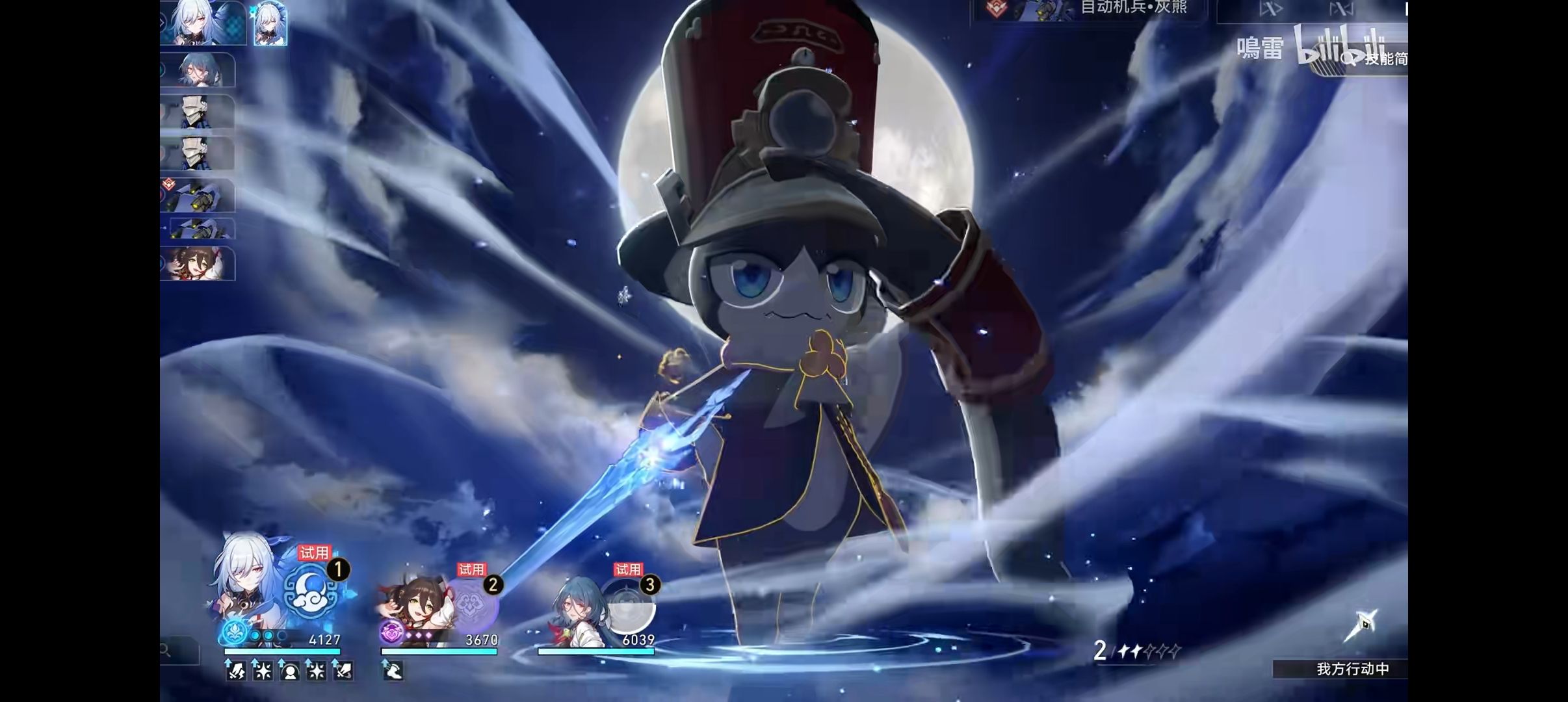Select Jingliu's large portrait in the turn order
The height and width of the screenshot is (702, 1568).
[x=202, y=23]
